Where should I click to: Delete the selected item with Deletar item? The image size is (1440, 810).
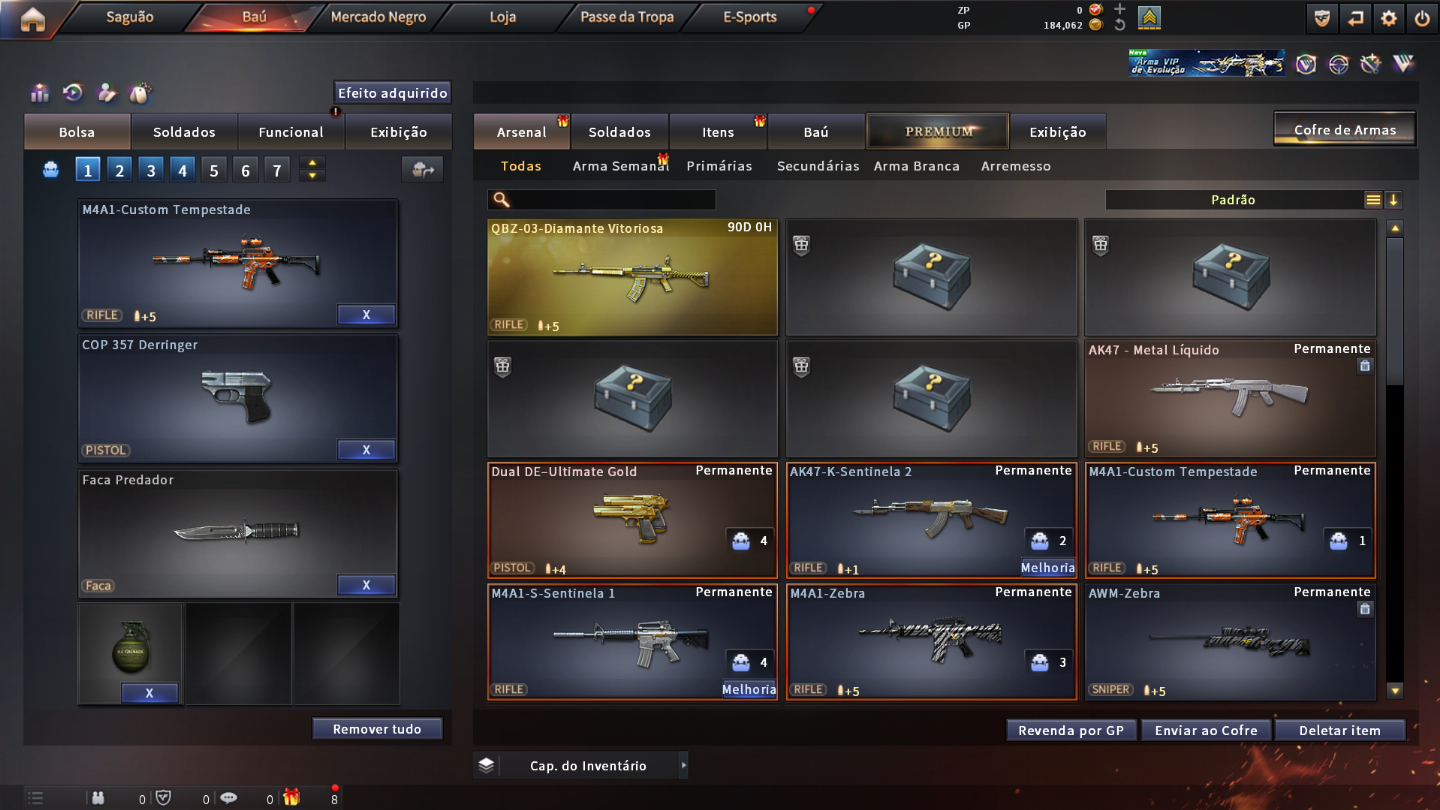[1339, 730]
